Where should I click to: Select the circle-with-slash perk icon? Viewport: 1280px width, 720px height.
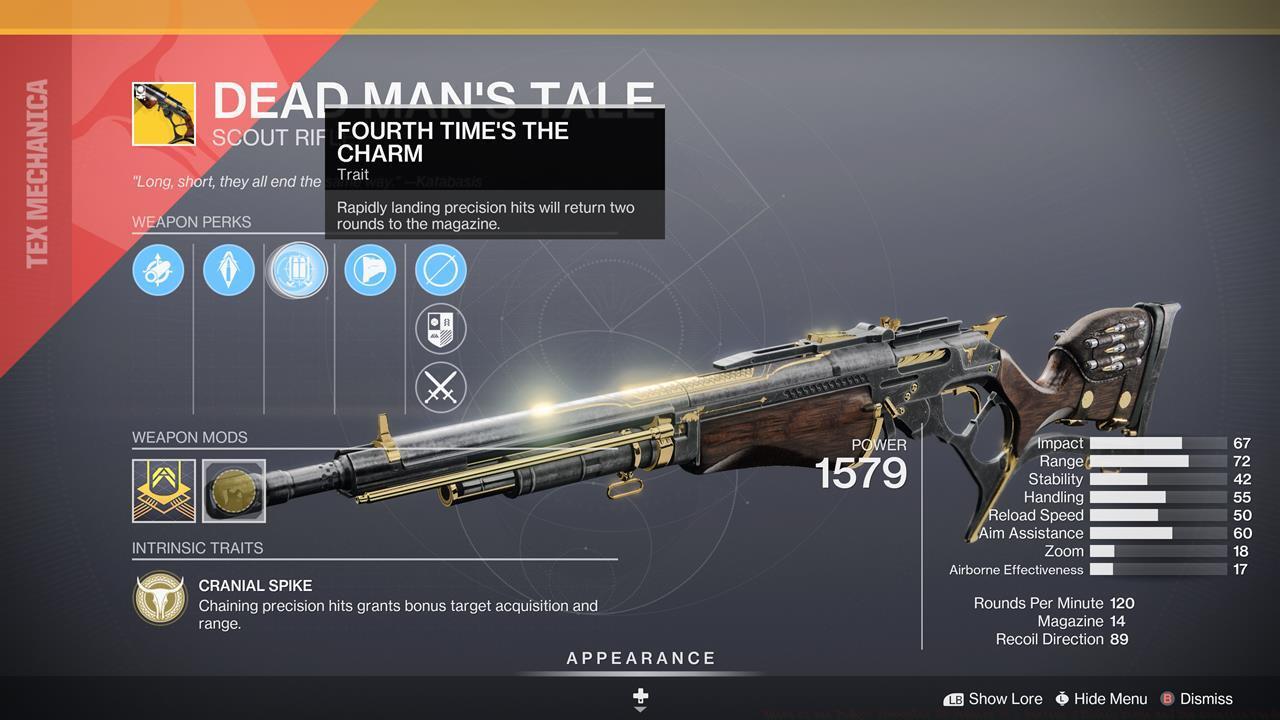pos(441,270)
